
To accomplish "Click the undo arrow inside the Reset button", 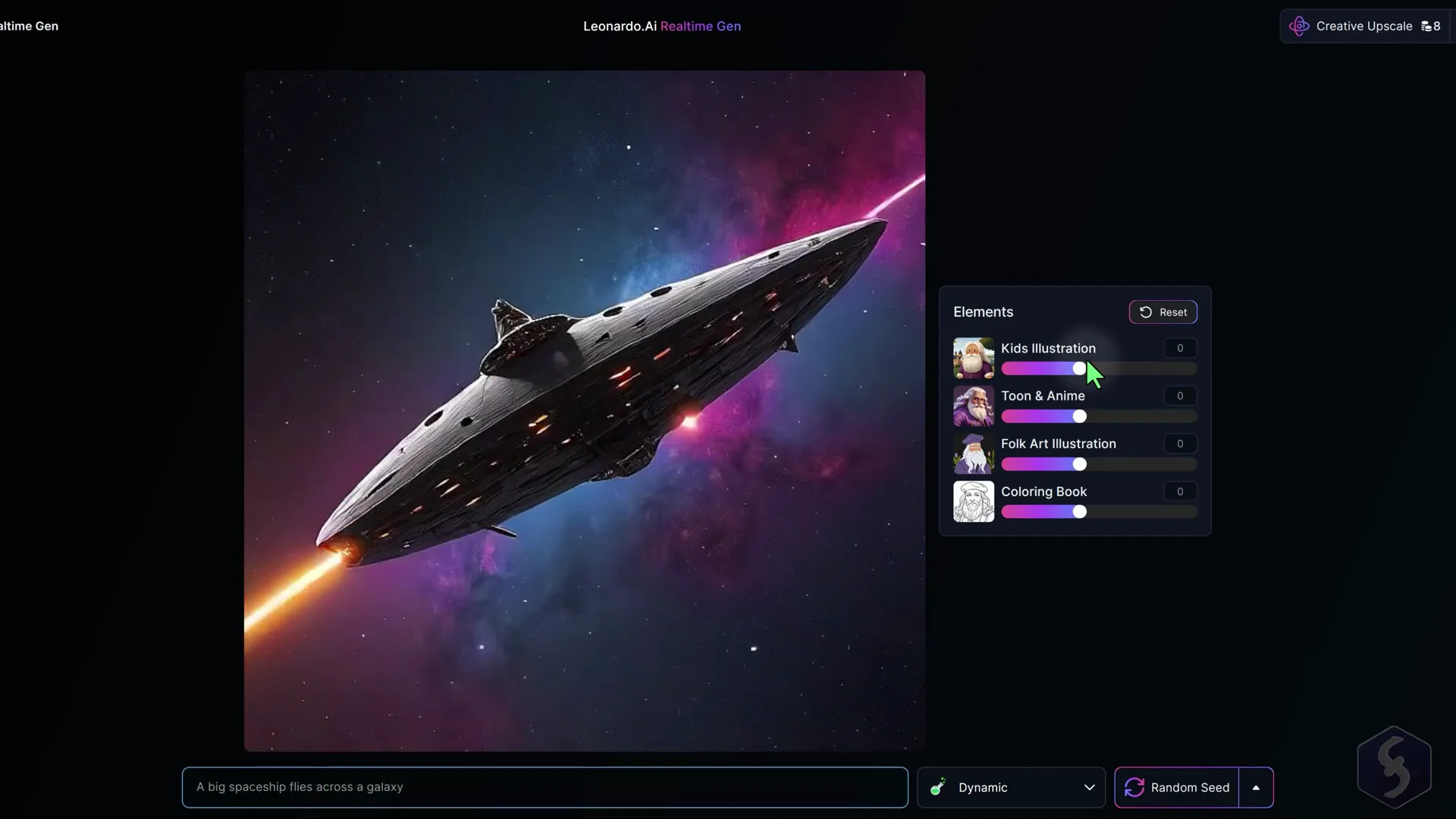I will [1146, 312].
